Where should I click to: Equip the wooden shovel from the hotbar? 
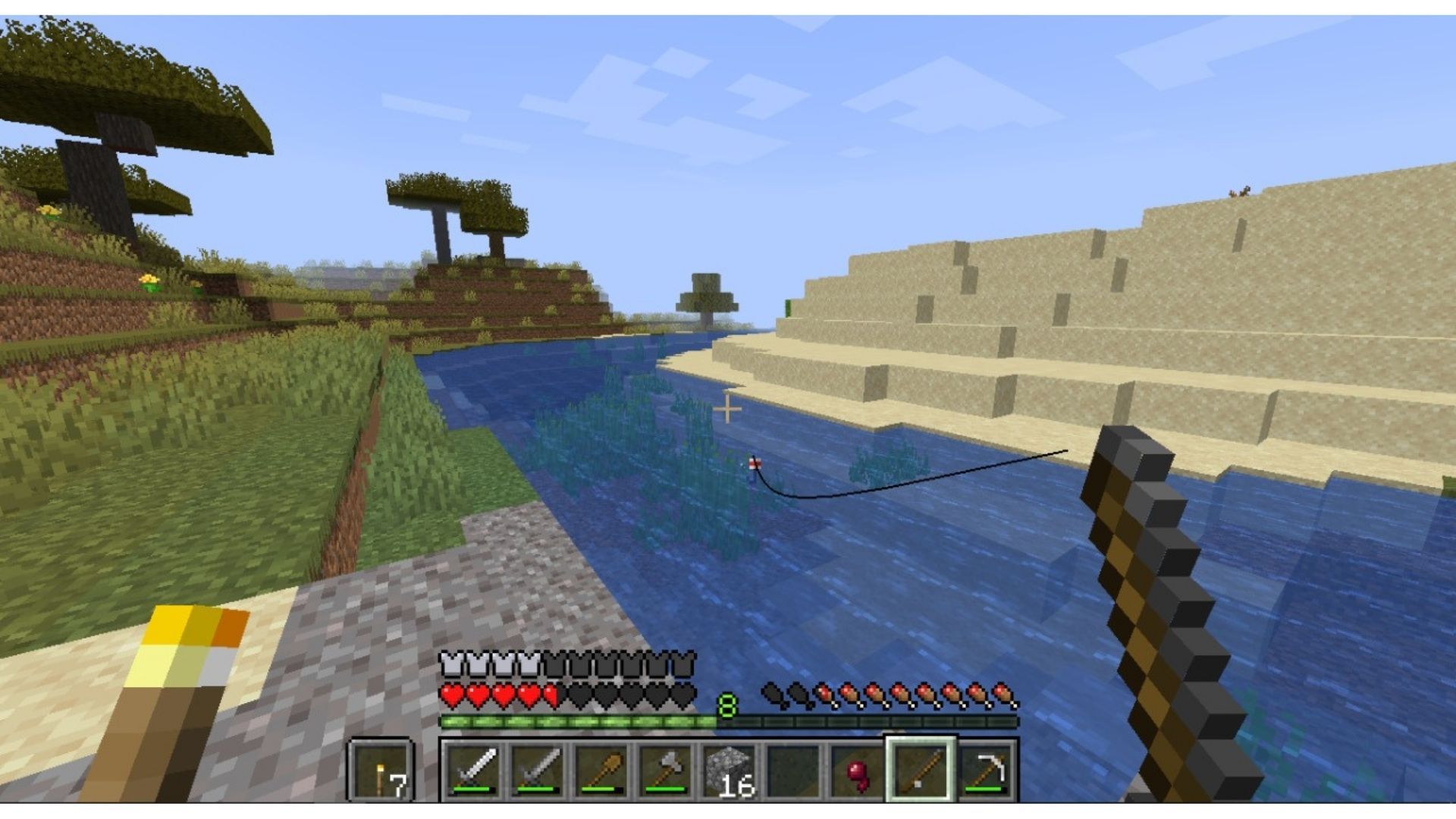(x=601, y=770)
